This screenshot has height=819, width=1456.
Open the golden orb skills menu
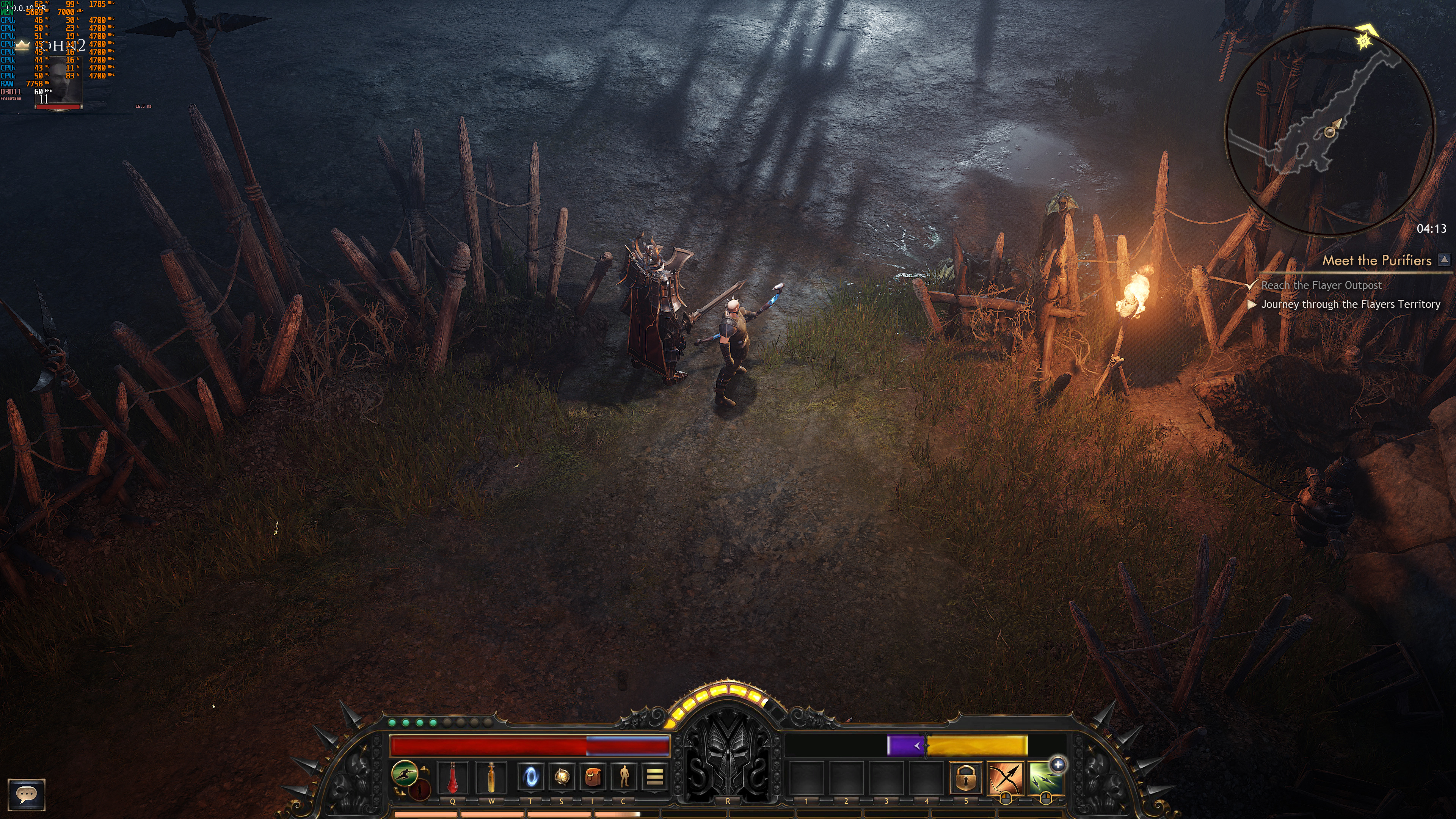pyautogui.click(x=561, y=777)
